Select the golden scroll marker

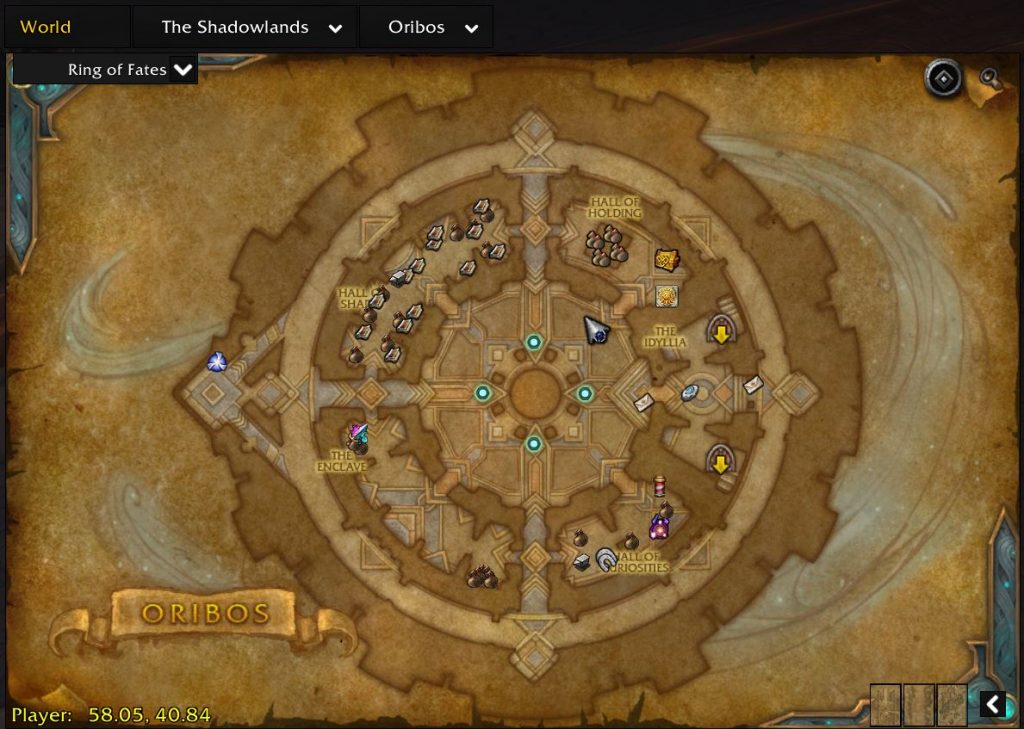point(667,260)
